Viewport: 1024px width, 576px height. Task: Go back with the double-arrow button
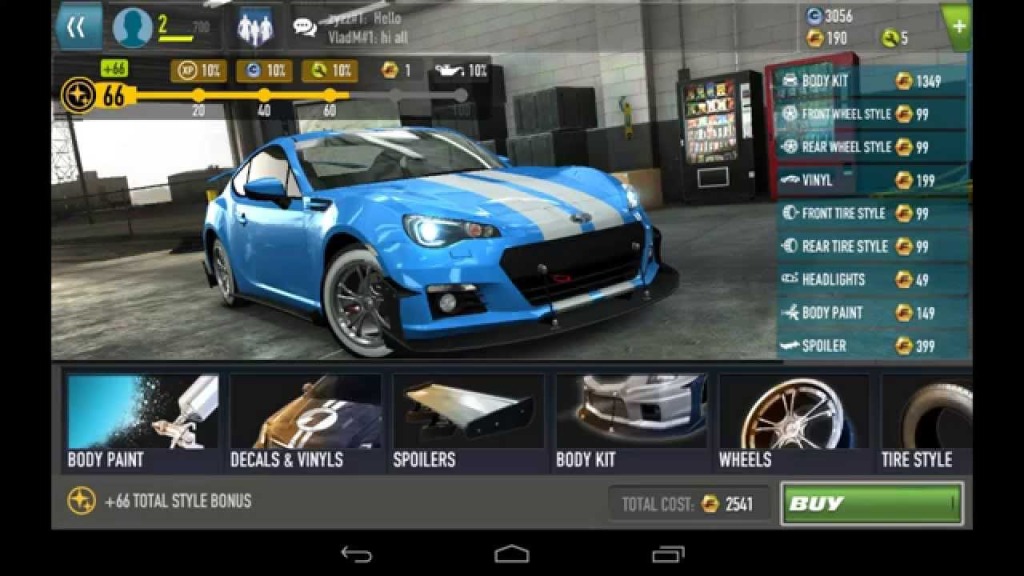77,27
